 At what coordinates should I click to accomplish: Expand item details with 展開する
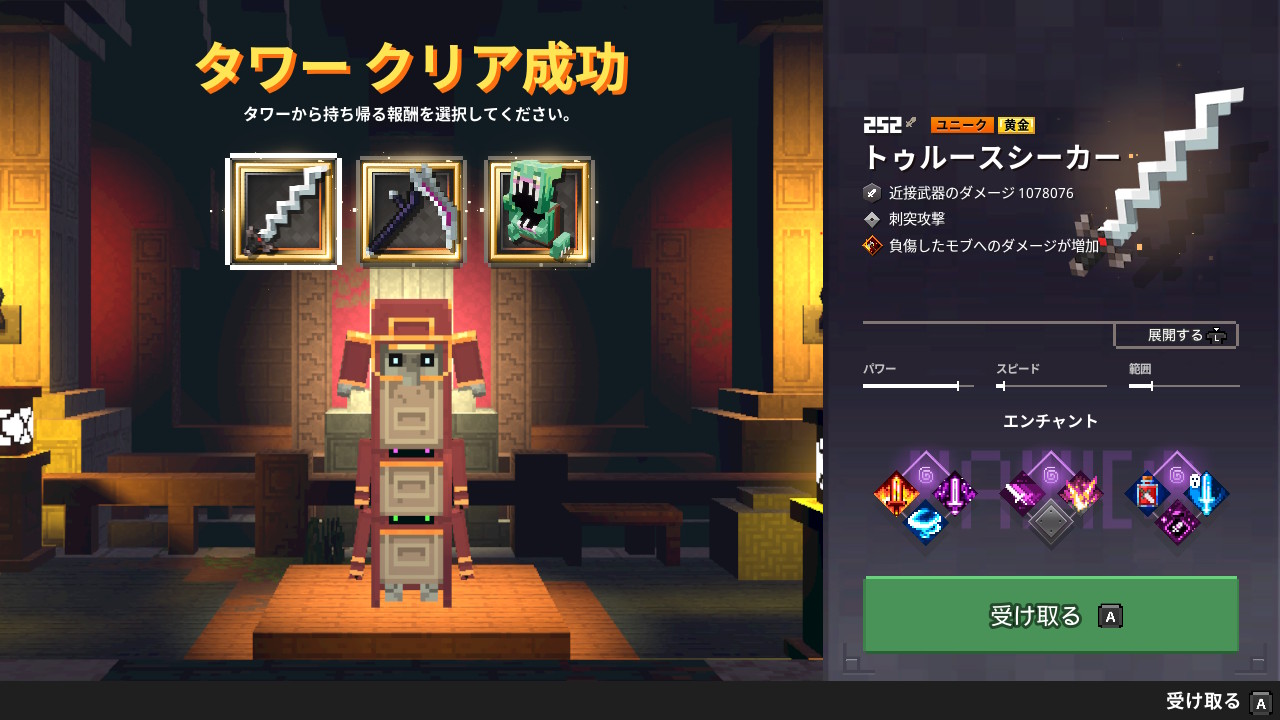tap(1176, 335)
